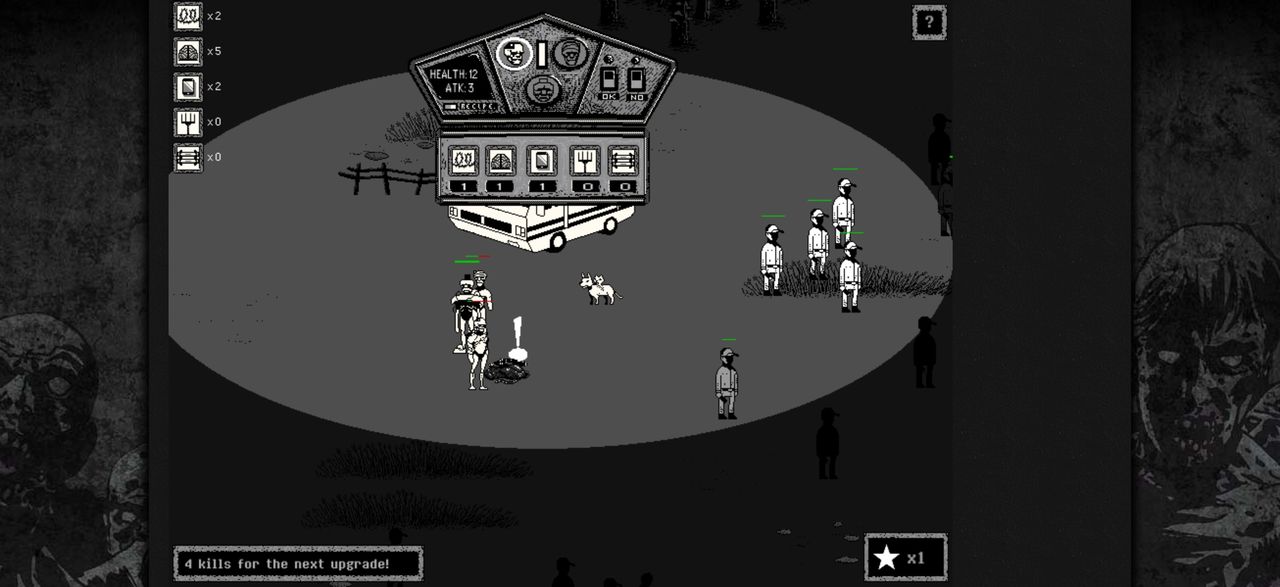Select the brain ingredient slot in the crafting panel
Viewport: 1280px width, 587px height.
click(x=500, y=160)
